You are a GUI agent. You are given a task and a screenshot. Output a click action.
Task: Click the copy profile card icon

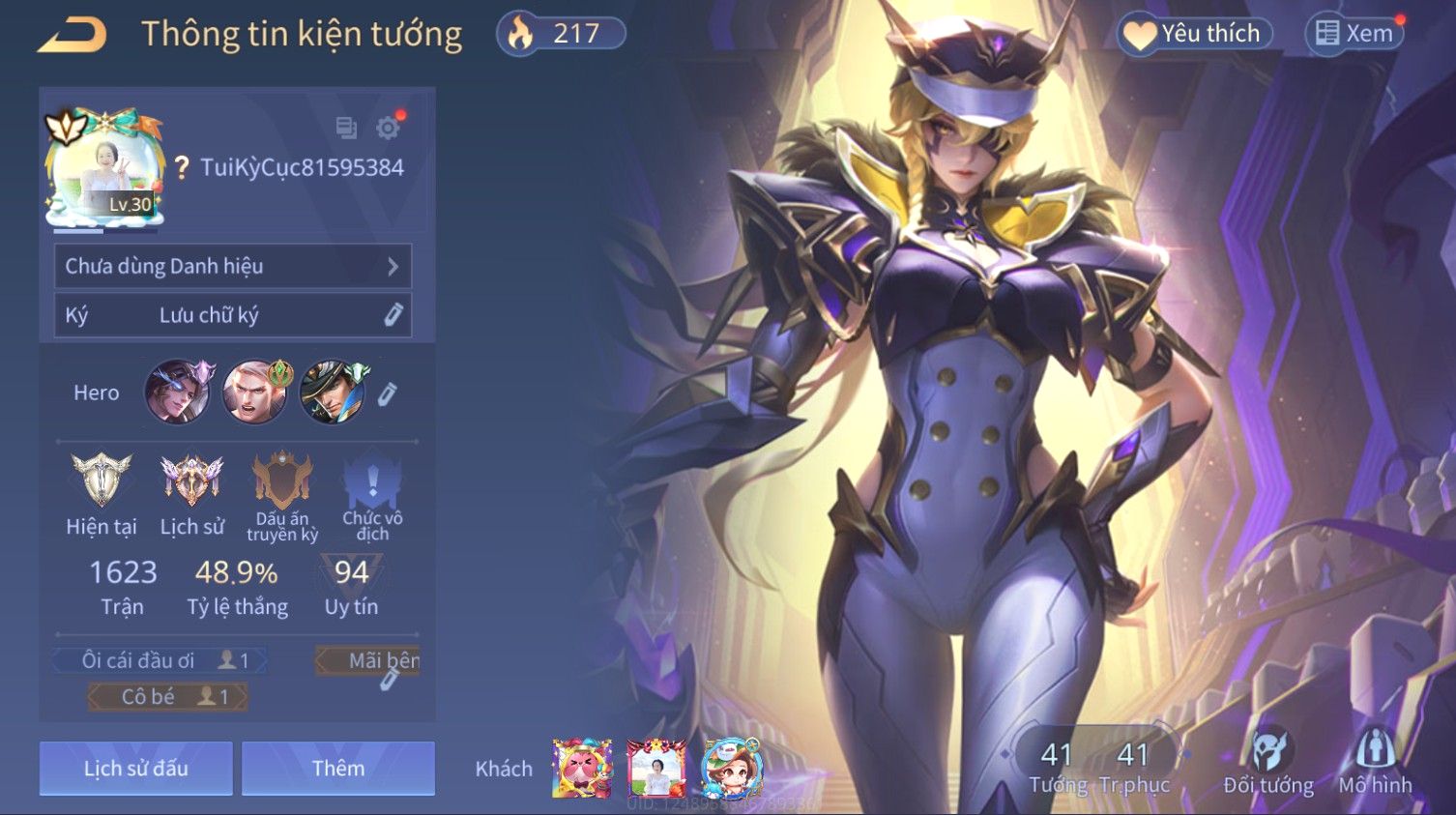coord(346,128)
